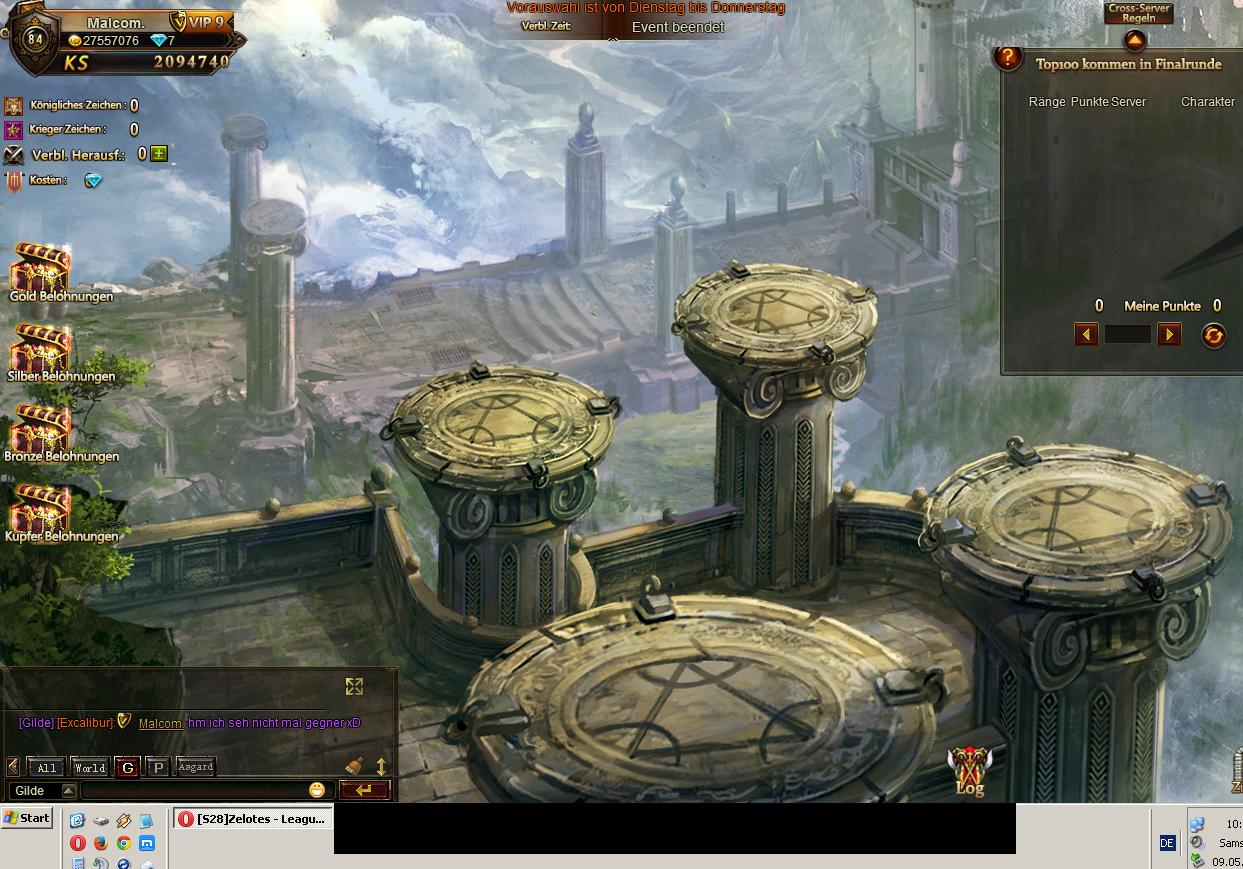Send the chat message with the enter button

click(364, 790)
